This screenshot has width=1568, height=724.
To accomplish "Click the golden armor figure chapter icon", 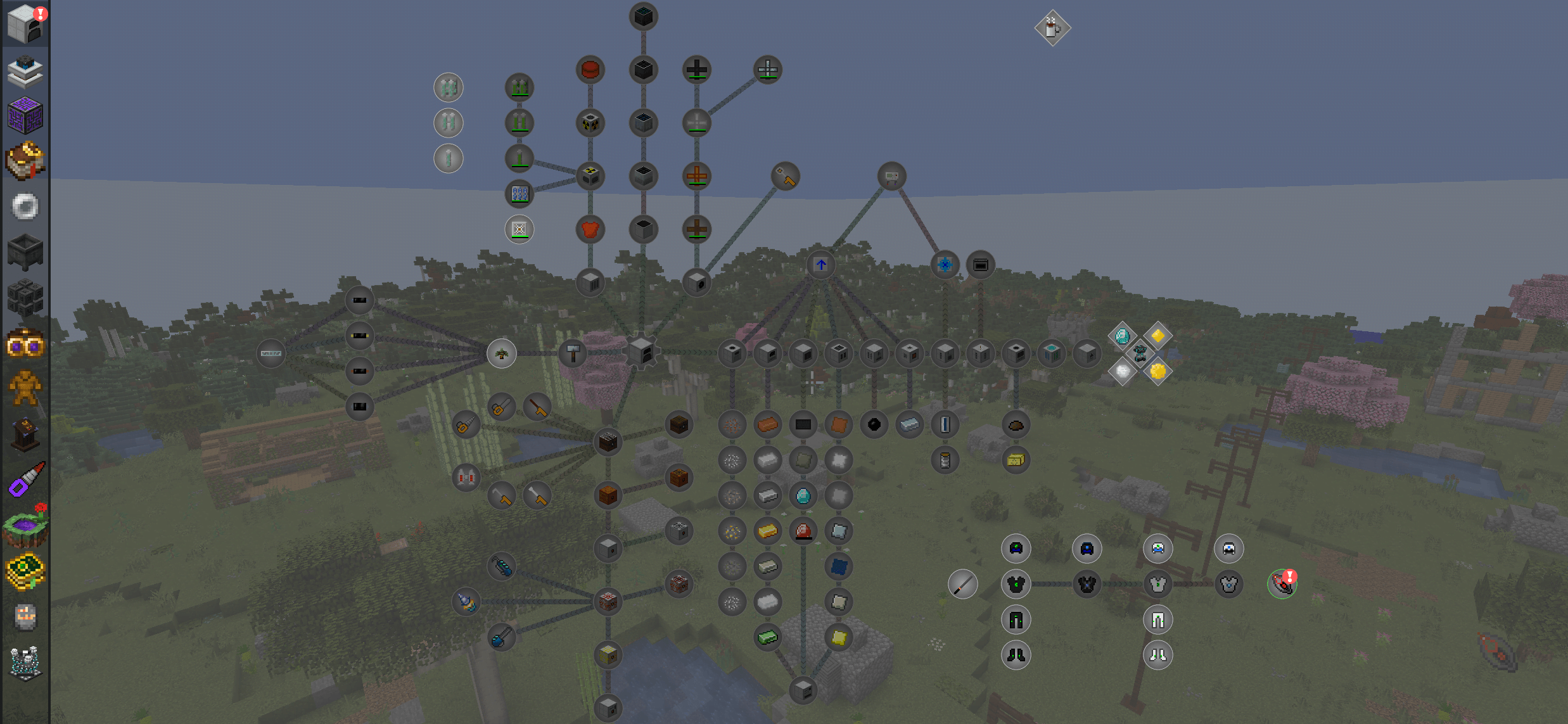I will [25, 390].
